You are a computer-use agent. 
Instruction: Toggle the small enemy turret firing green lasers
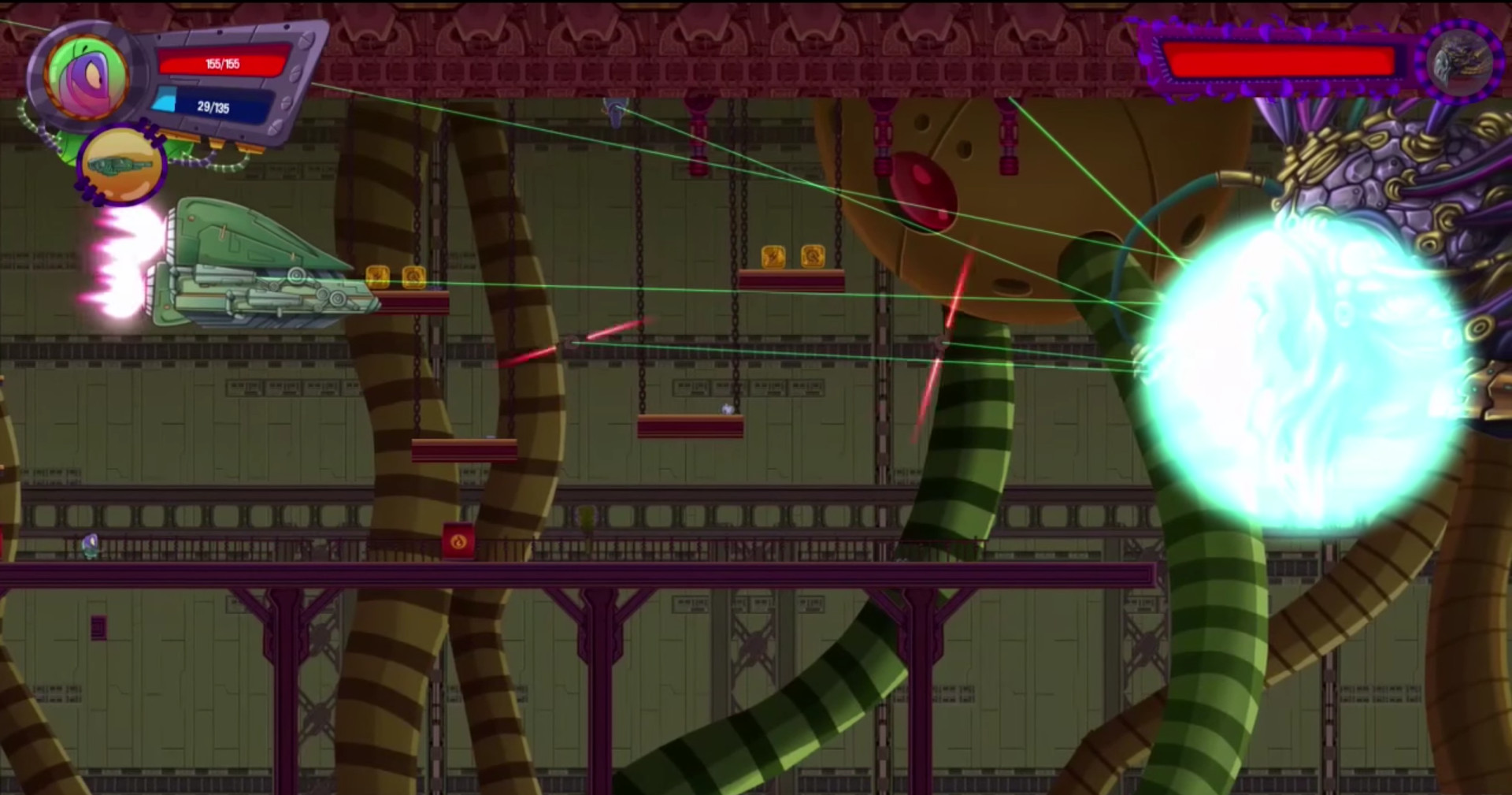(569, 344)
